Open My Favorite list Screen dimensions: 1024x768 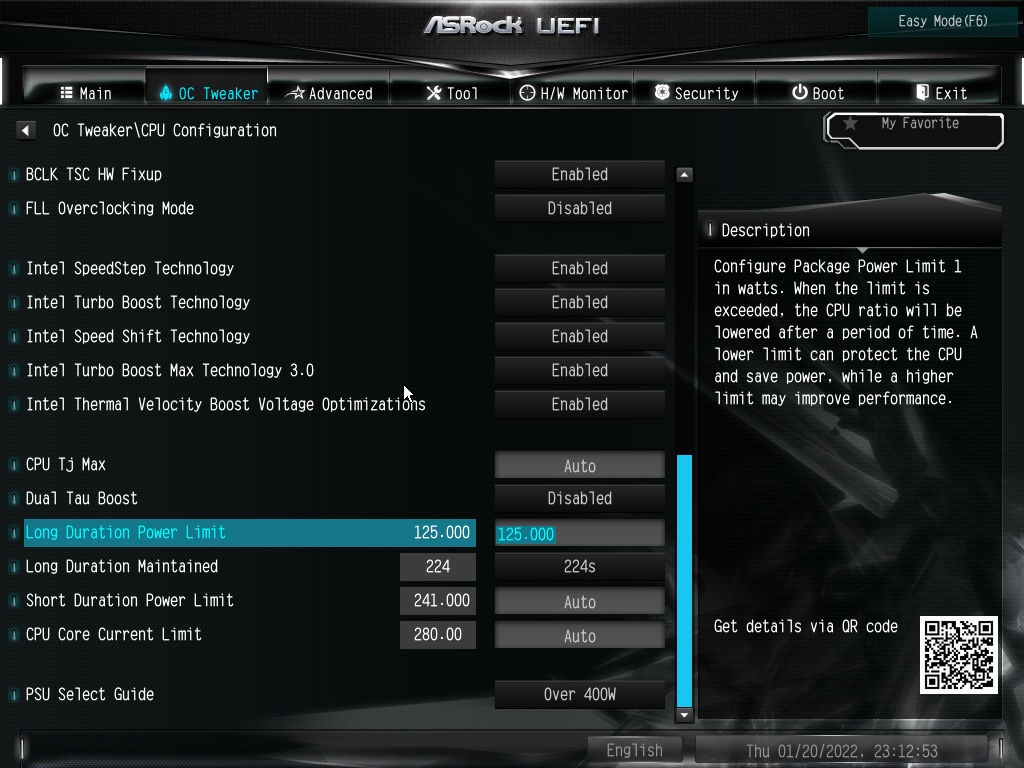(x=914, y=128)
